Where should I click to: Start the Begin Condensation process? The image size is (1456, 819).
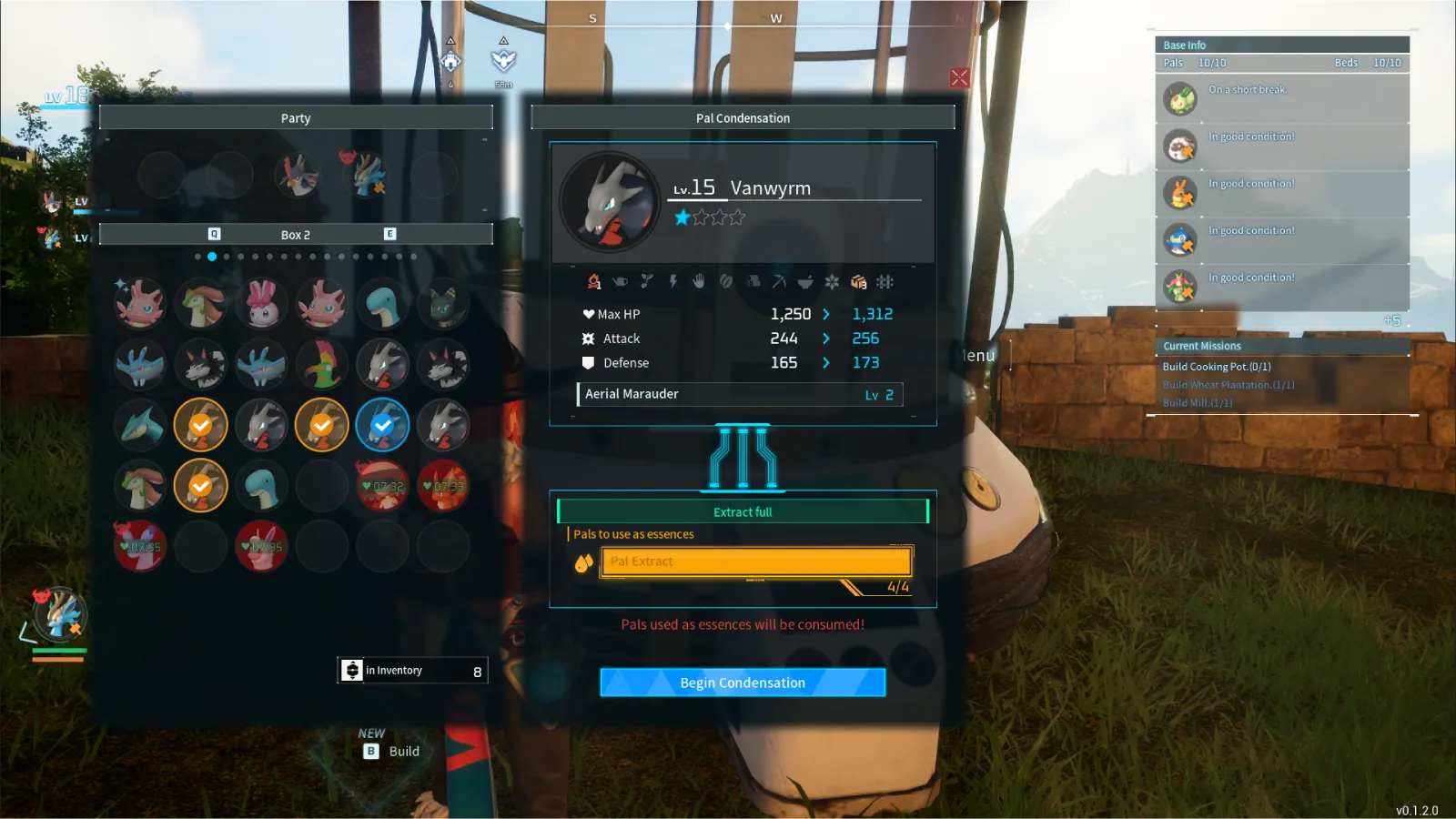[743, 682]
